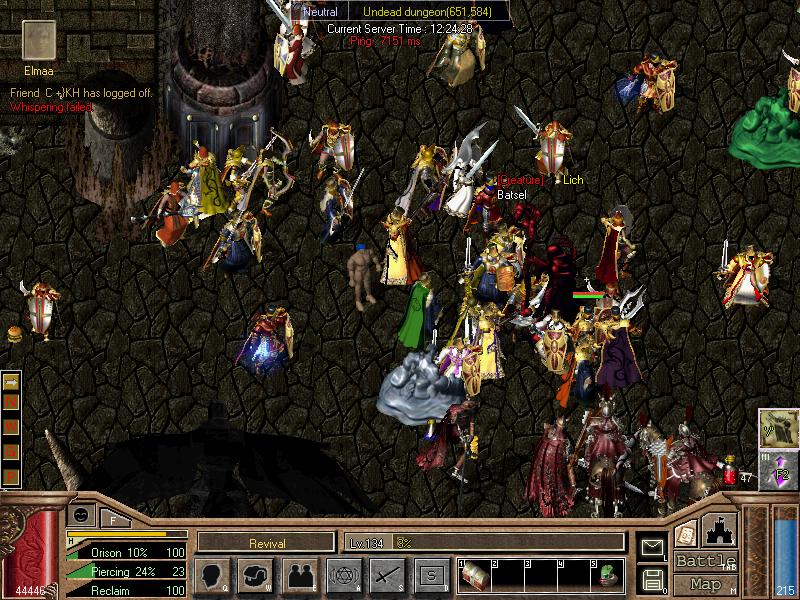Select the Revival spell name bar
This screenshot has width=800, height=600.
pos(265,543)
